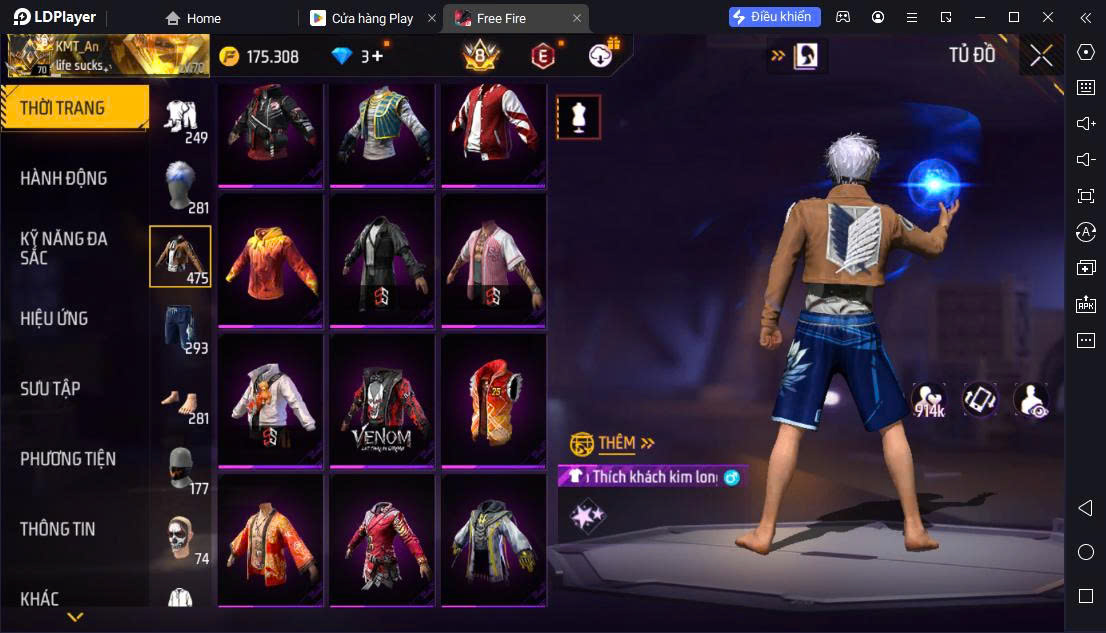The width and height of the screenshot is (1106, 633).
Task: Choose the shorts subcategory icon
Action: 180,327
